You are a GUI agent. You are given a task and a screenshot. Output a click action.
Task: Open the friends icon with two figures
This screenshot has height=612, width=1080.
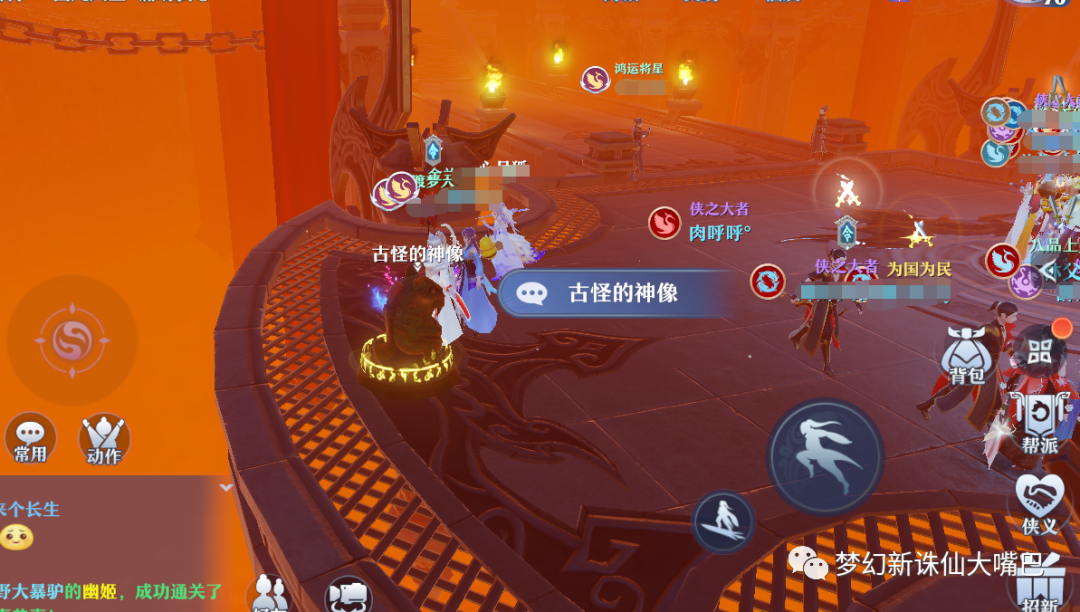(268, 593)
